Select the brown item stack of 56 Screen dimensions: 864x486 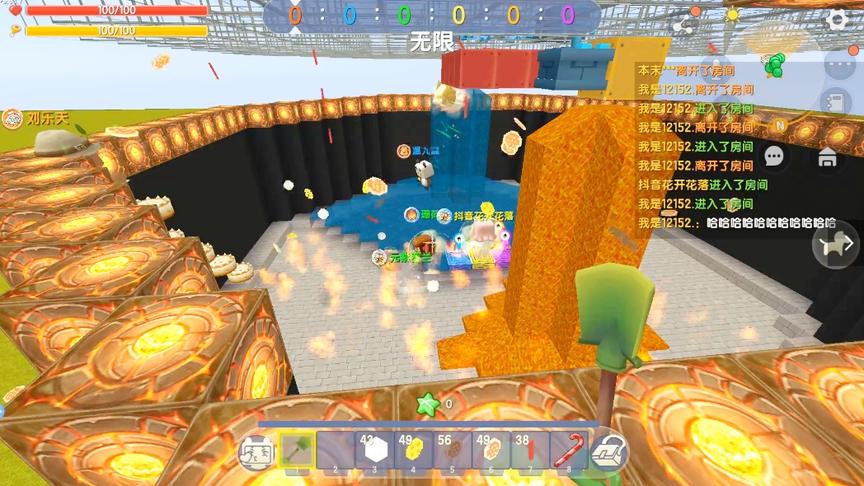coord(452,451)
